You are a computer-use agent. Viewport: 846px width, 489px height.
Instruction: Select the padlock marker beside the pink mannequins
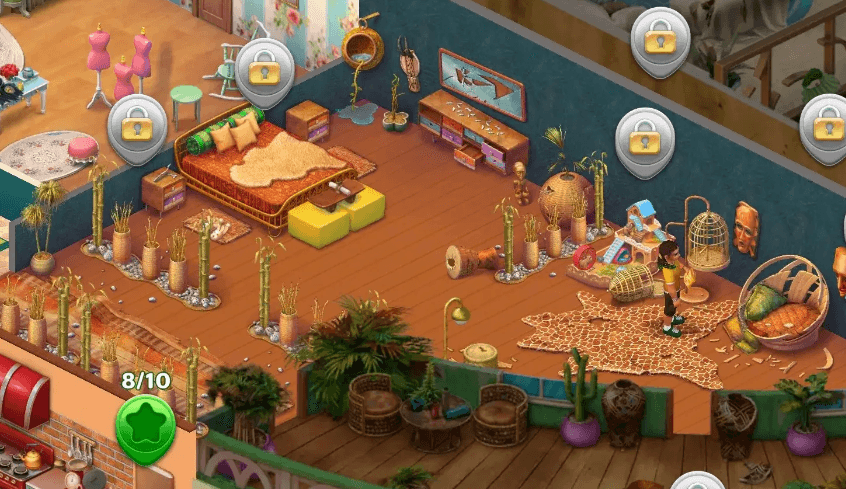(263, 68)
